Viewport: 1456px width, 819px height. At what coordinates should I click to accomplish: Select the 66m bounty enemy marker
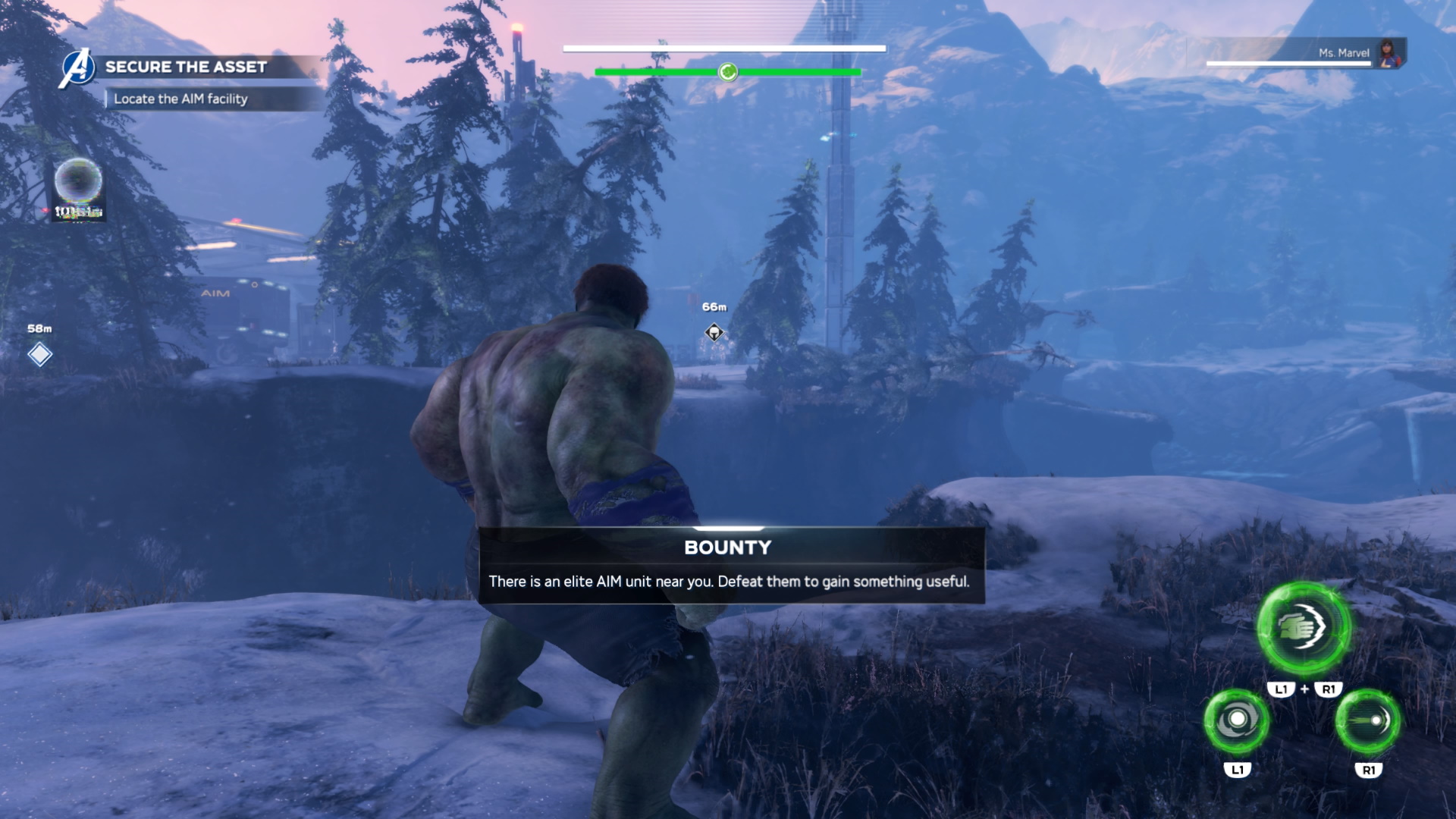(x=714, y=332)
